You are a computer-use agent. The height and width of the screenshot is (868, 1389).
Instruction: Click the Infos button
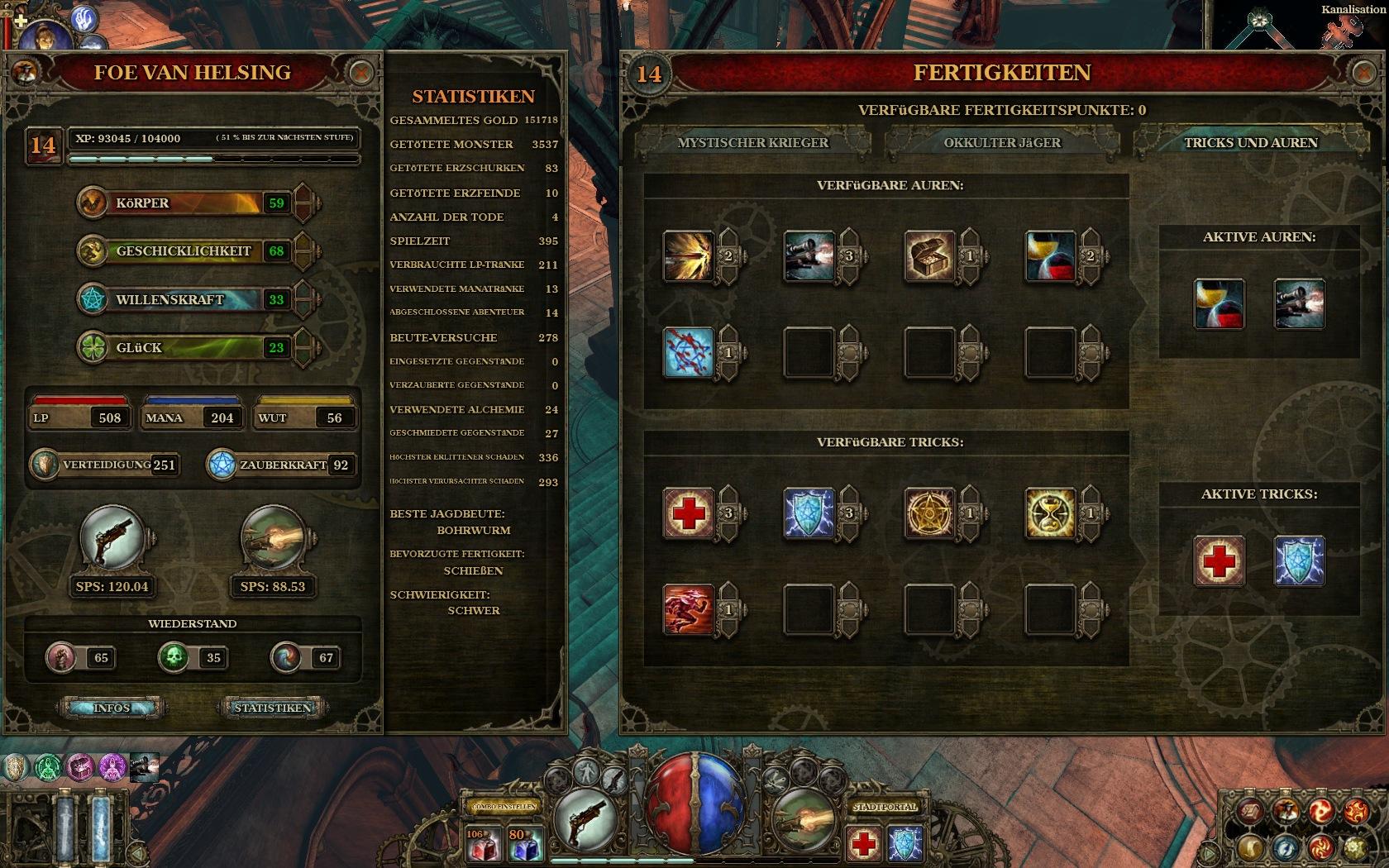pos(112,708)
